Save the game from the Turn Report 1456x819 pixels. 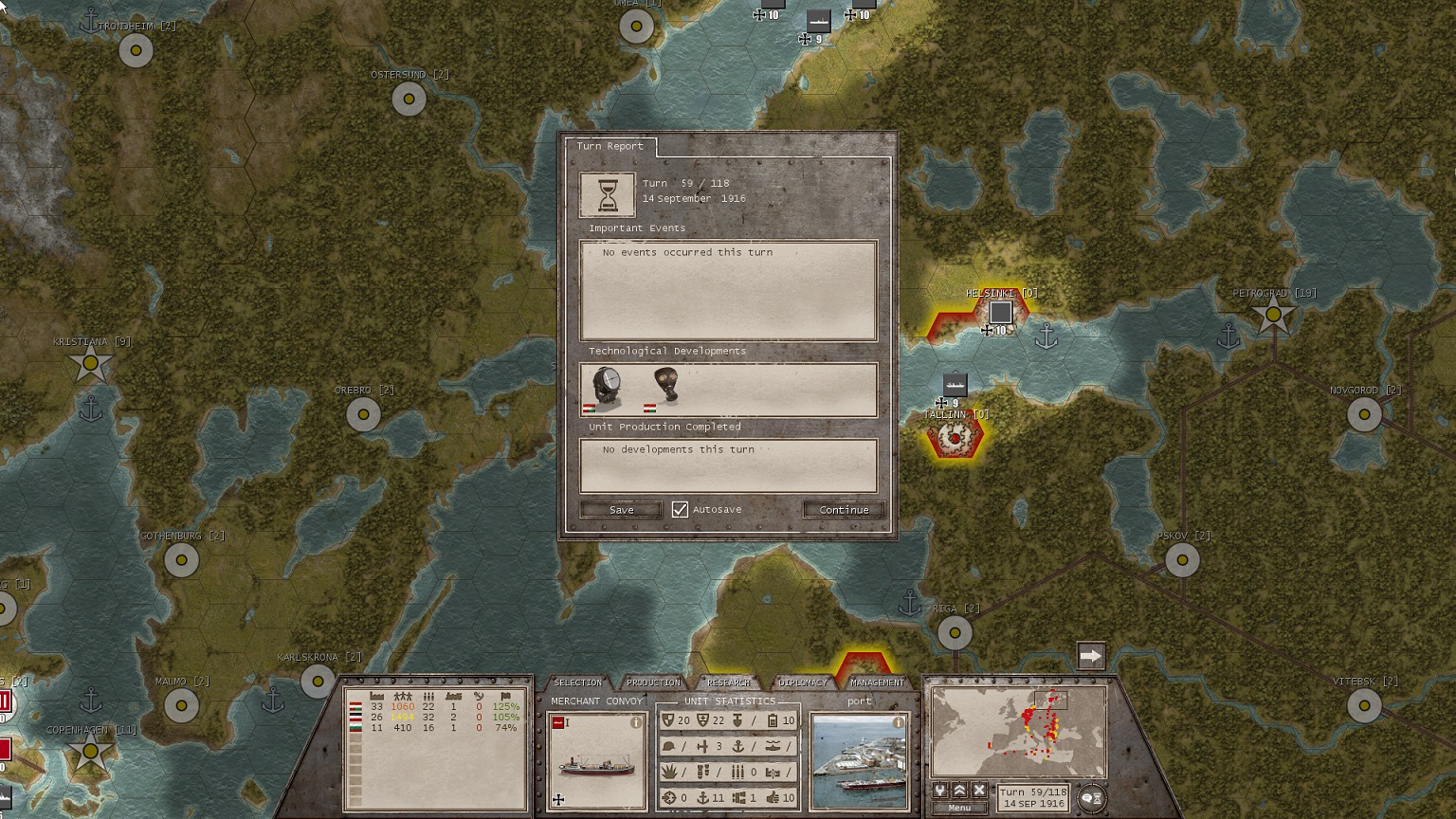[x=621, y=510]
